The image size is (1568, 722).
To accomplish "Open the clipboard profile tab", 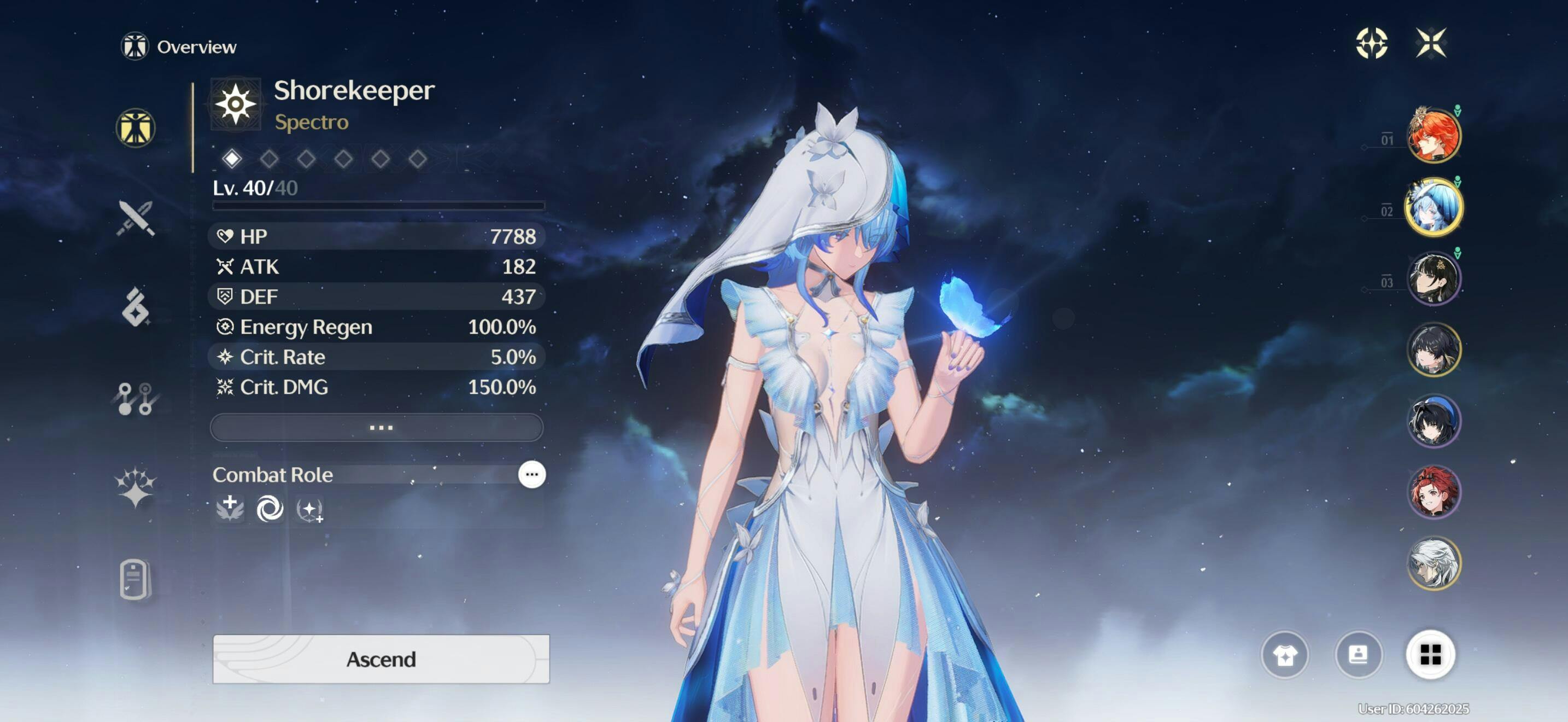I will click(136, 578).
